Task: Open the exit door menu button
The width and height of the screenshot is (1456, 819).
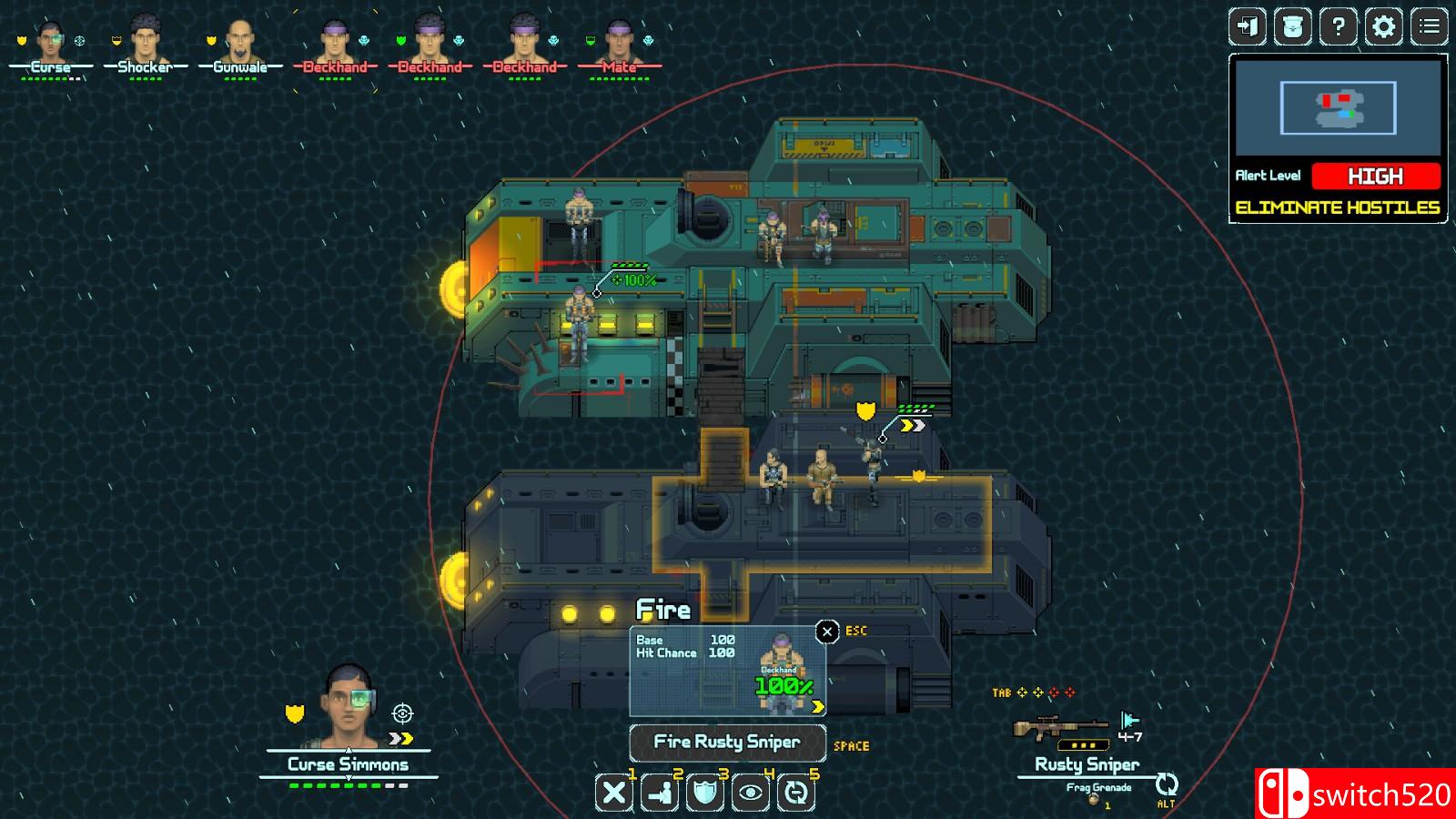Action: coord(1247,27)
